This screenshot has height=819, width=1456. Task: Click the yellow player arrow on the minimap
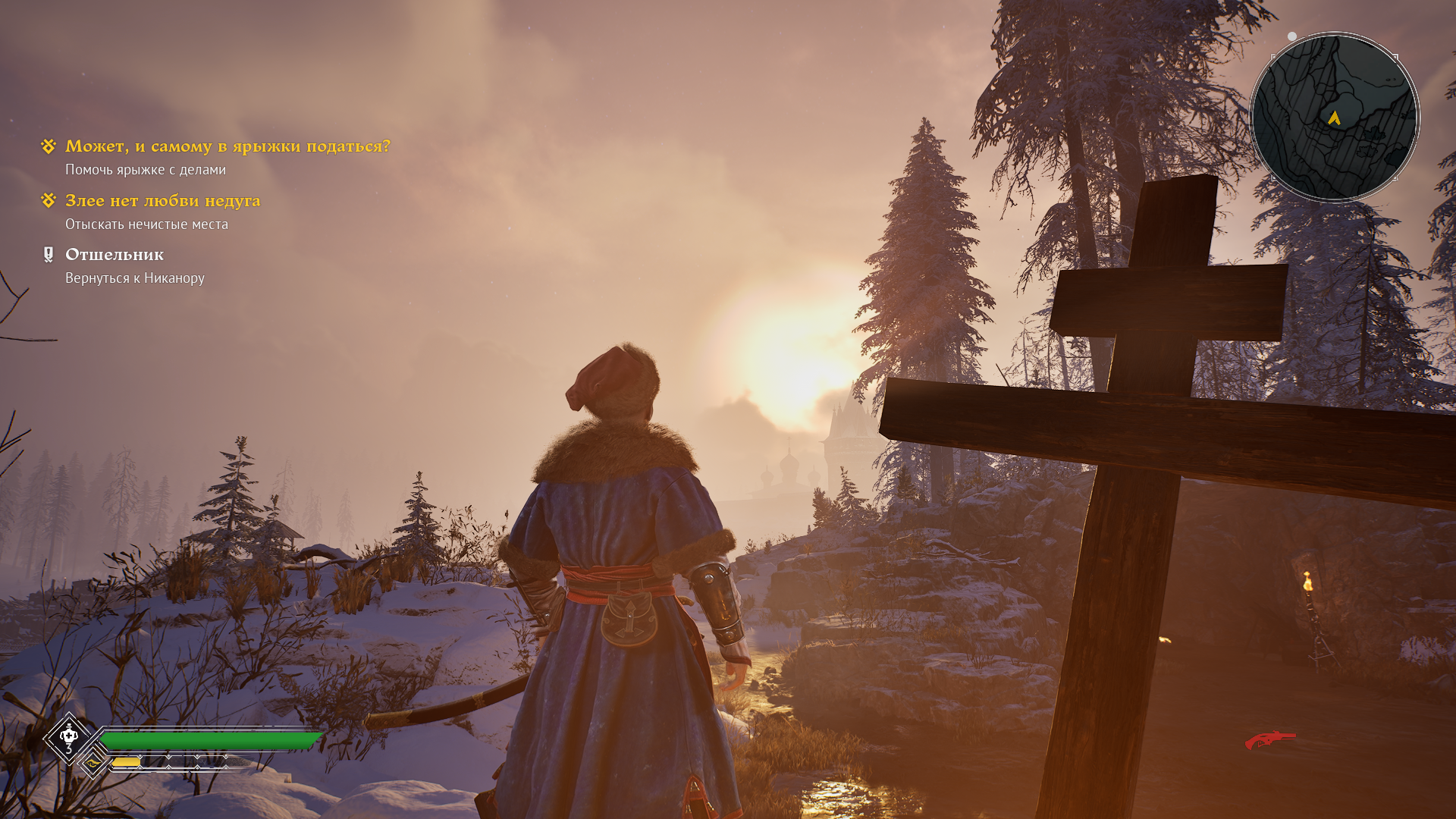point(1334,118)
